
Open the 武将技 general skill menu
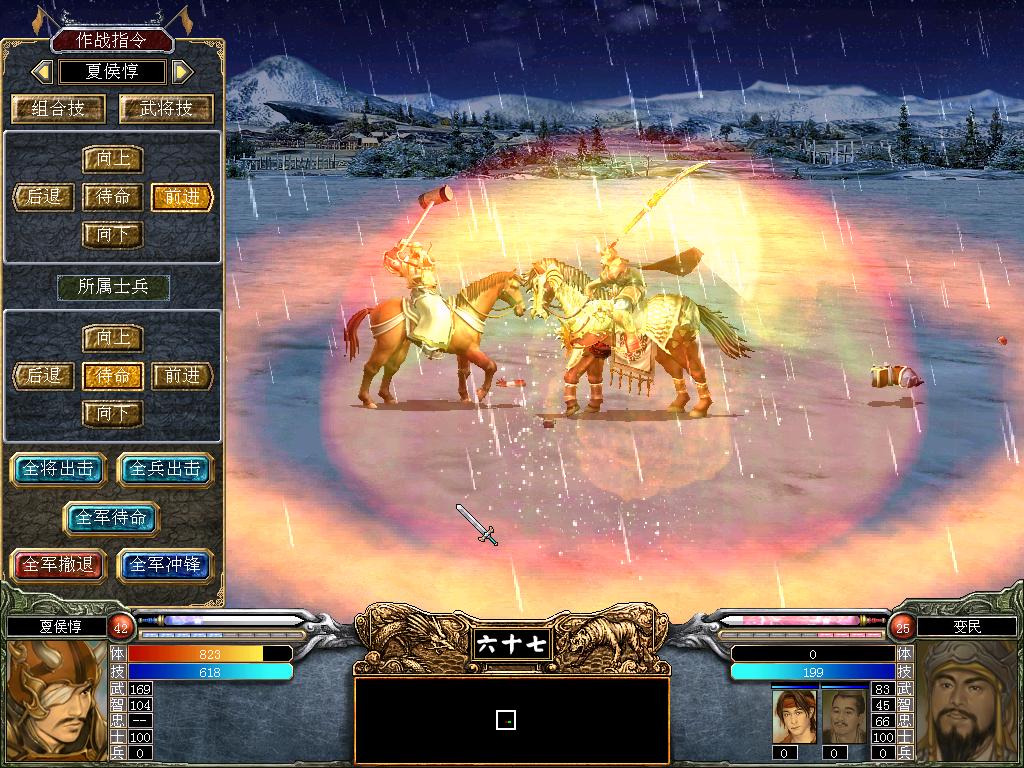tap(166, 109)
